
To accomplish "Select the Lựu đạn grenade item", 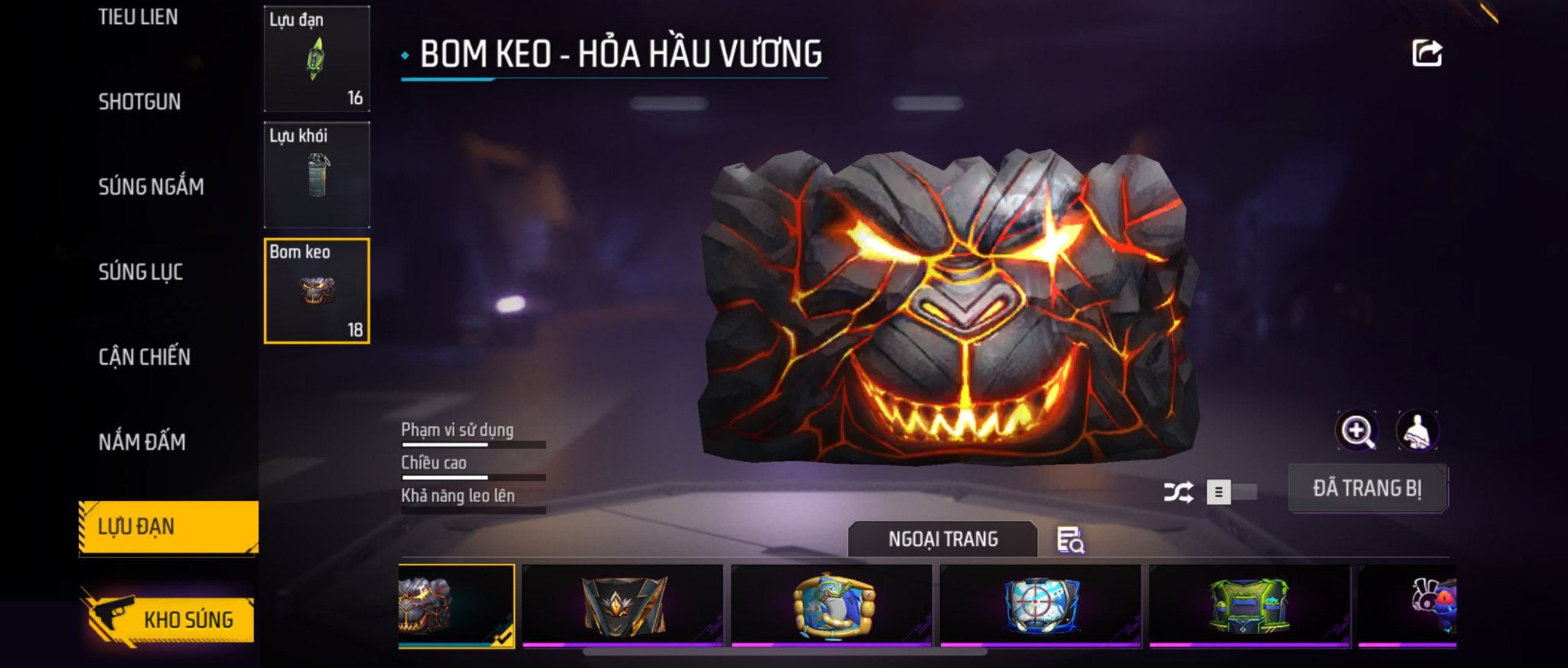I will coord(316,59).
